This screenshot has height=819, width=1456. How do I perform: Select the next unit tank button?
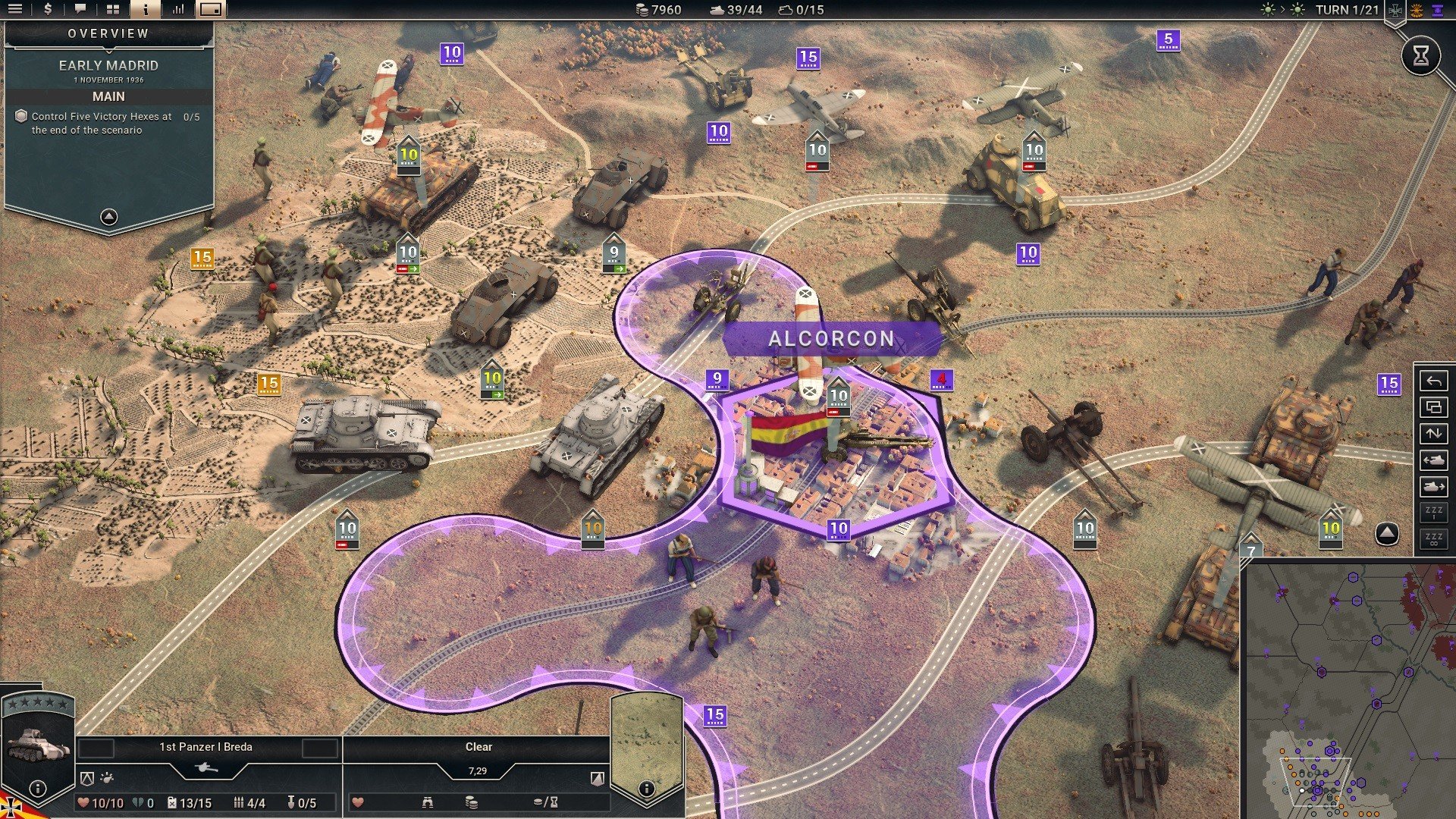1433,487
